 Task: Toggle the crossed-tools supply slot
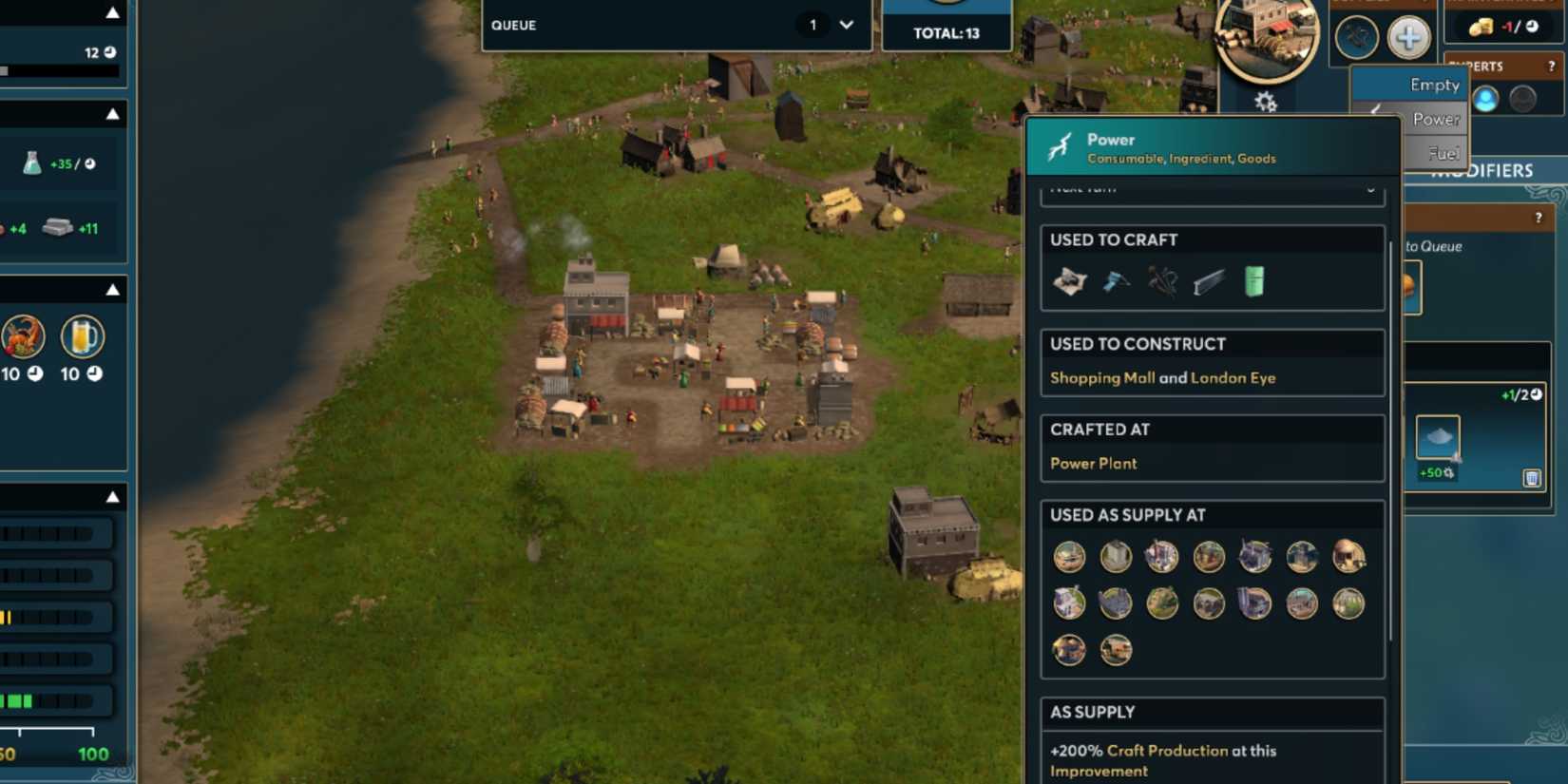pyautogui.click(x=1357, y=37)
